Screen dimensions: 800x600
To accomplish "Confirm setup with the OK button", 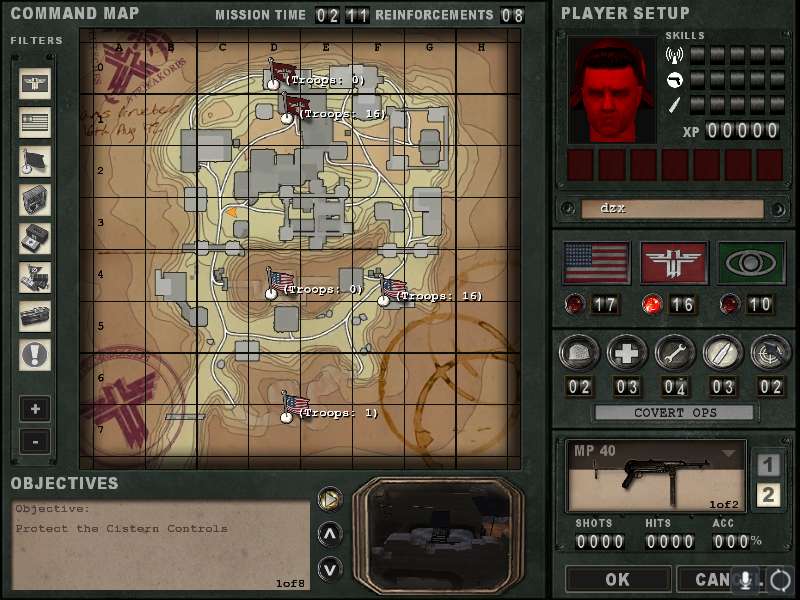I will [x=617, y=579].
